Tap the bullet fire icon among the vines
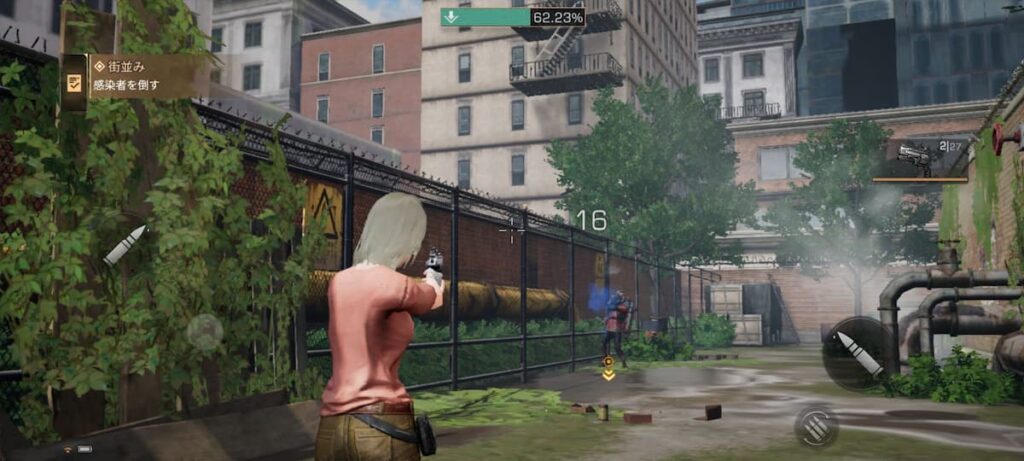Image resolution: width=1024 pixels, height=461 pixels. click(x=125, y=244)
